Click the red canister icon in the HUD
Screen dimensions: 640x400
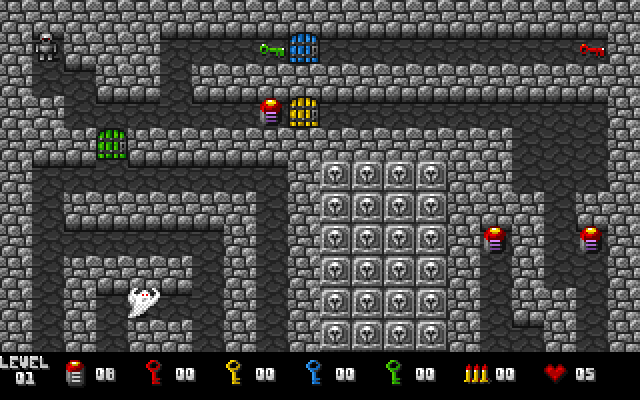coord(74,373)
